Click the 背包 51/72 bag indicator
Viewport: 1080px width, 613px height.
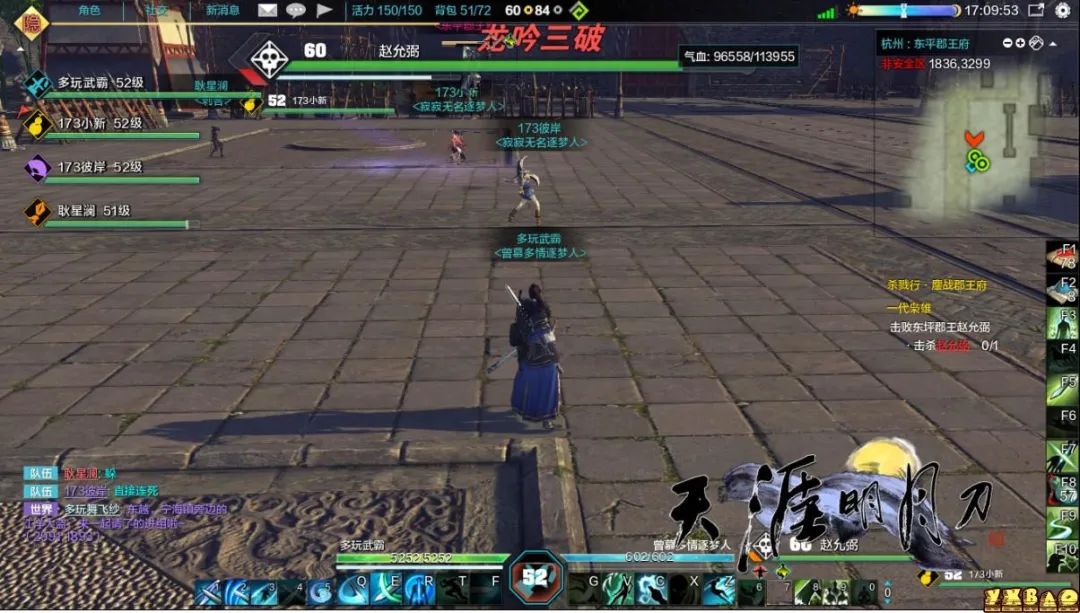[463, 10]
